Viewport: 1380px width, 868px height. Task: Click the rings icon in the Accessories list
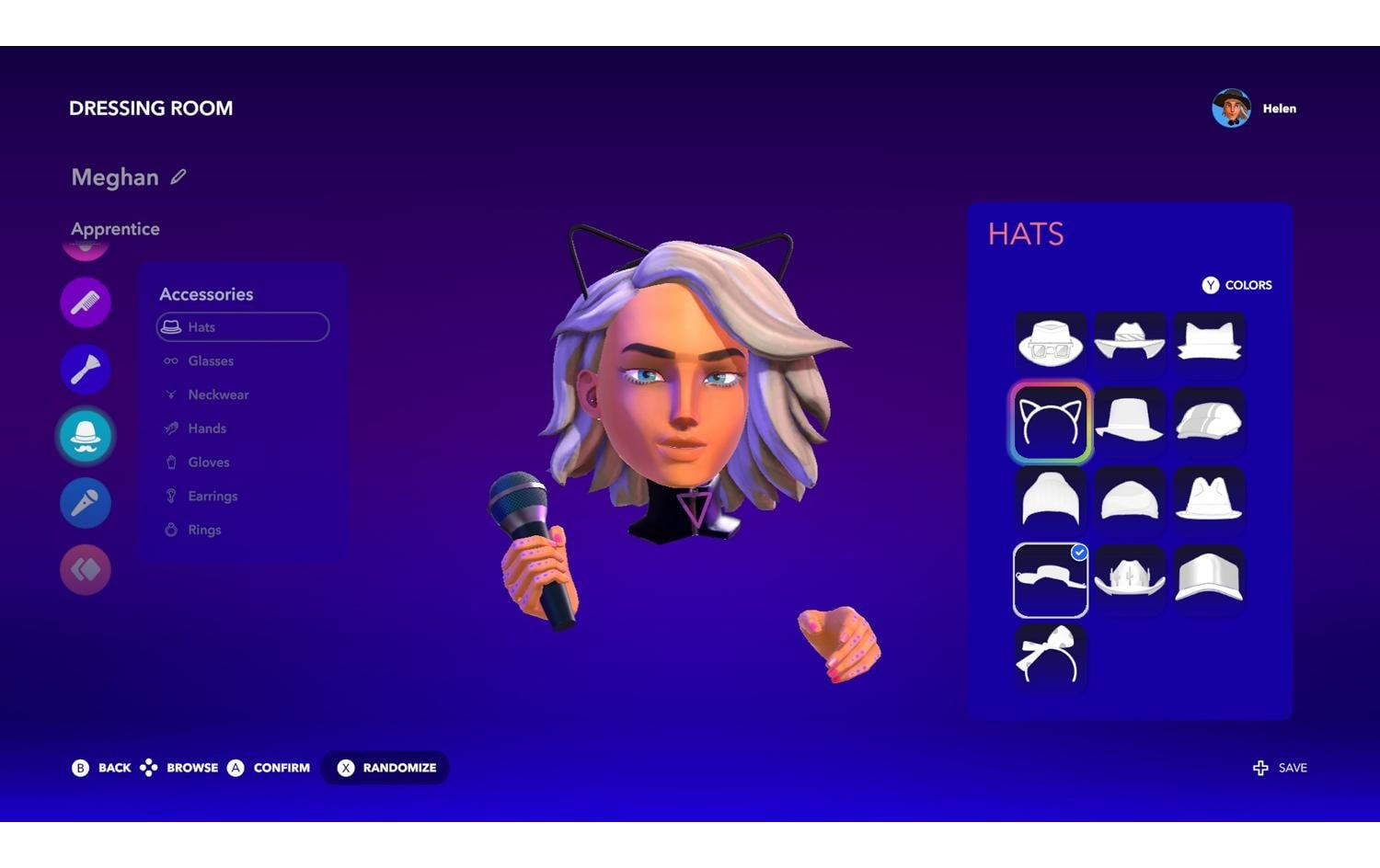[171, 530]
